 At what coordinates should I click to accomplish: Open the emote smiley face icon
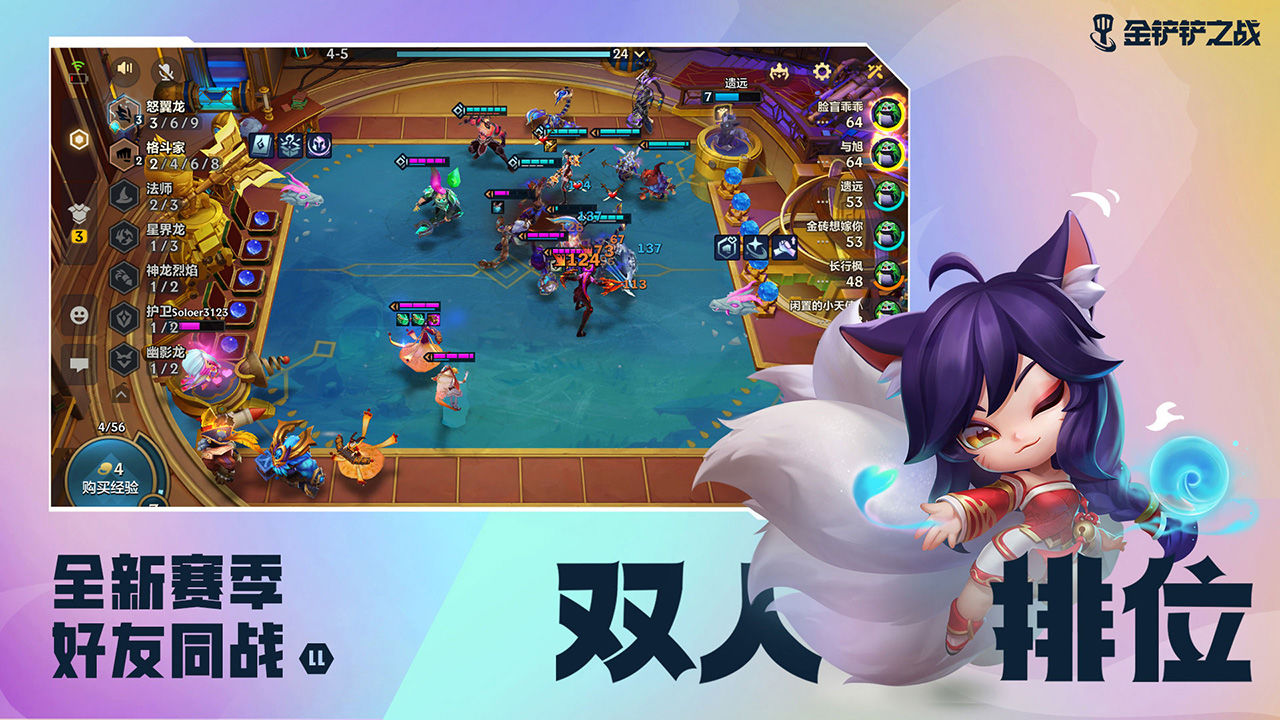(x=76, y=313)
